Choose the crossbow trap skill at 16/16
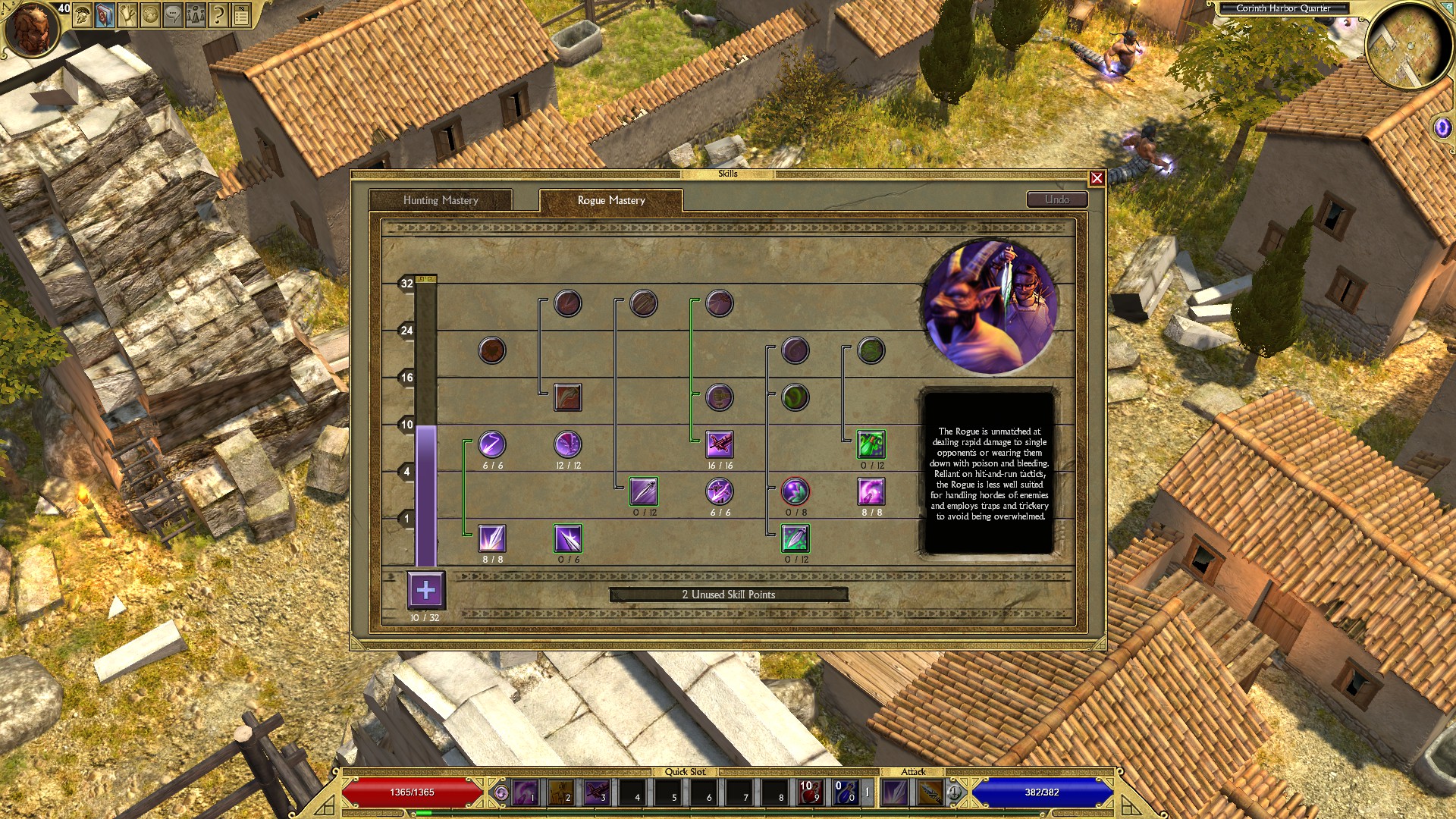This screenshot has height=819, width=1456. [720, 444]
